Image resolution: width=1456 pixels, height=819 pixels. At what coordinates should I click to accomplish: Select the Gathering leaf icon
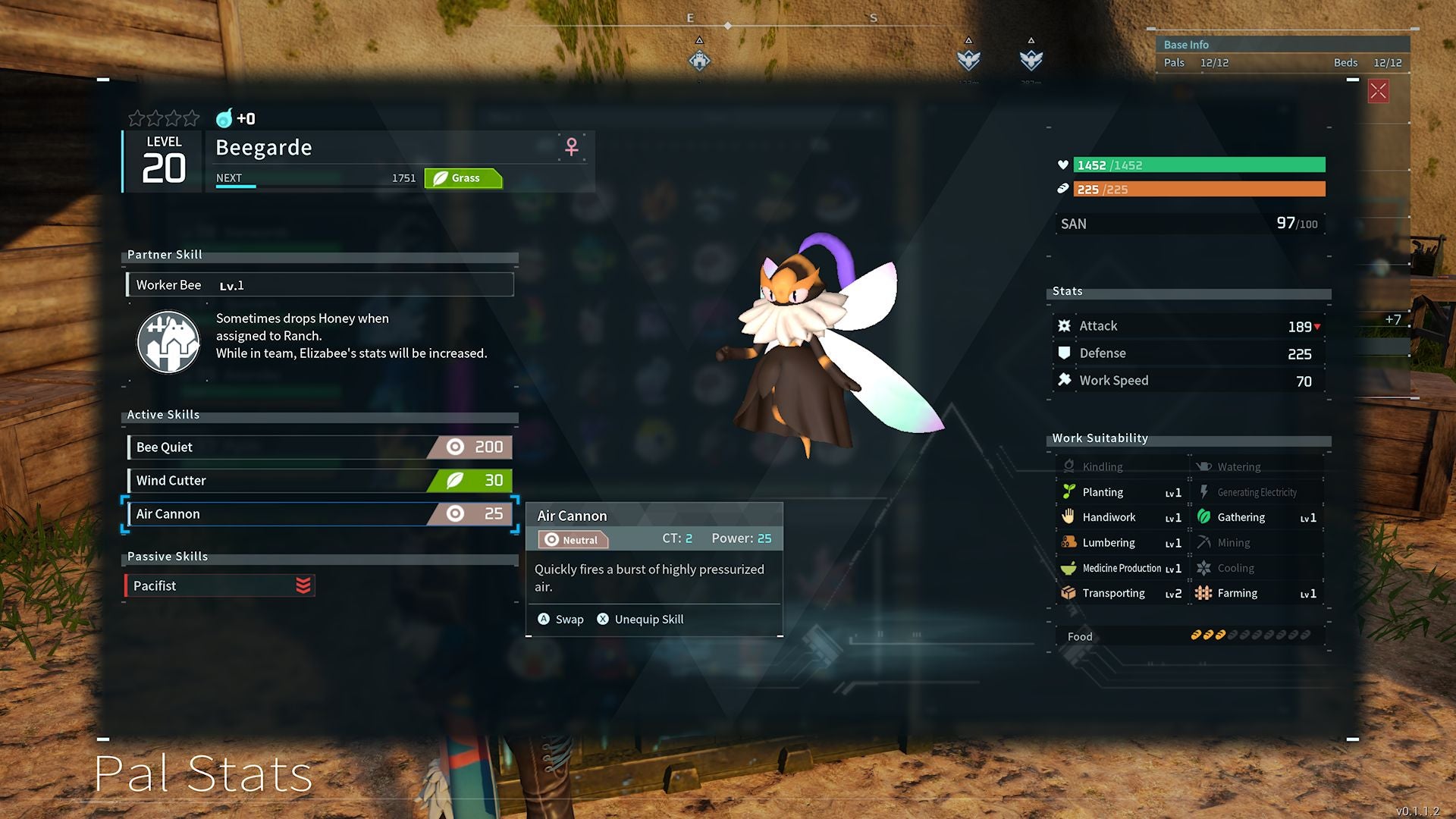(1204, 517)
